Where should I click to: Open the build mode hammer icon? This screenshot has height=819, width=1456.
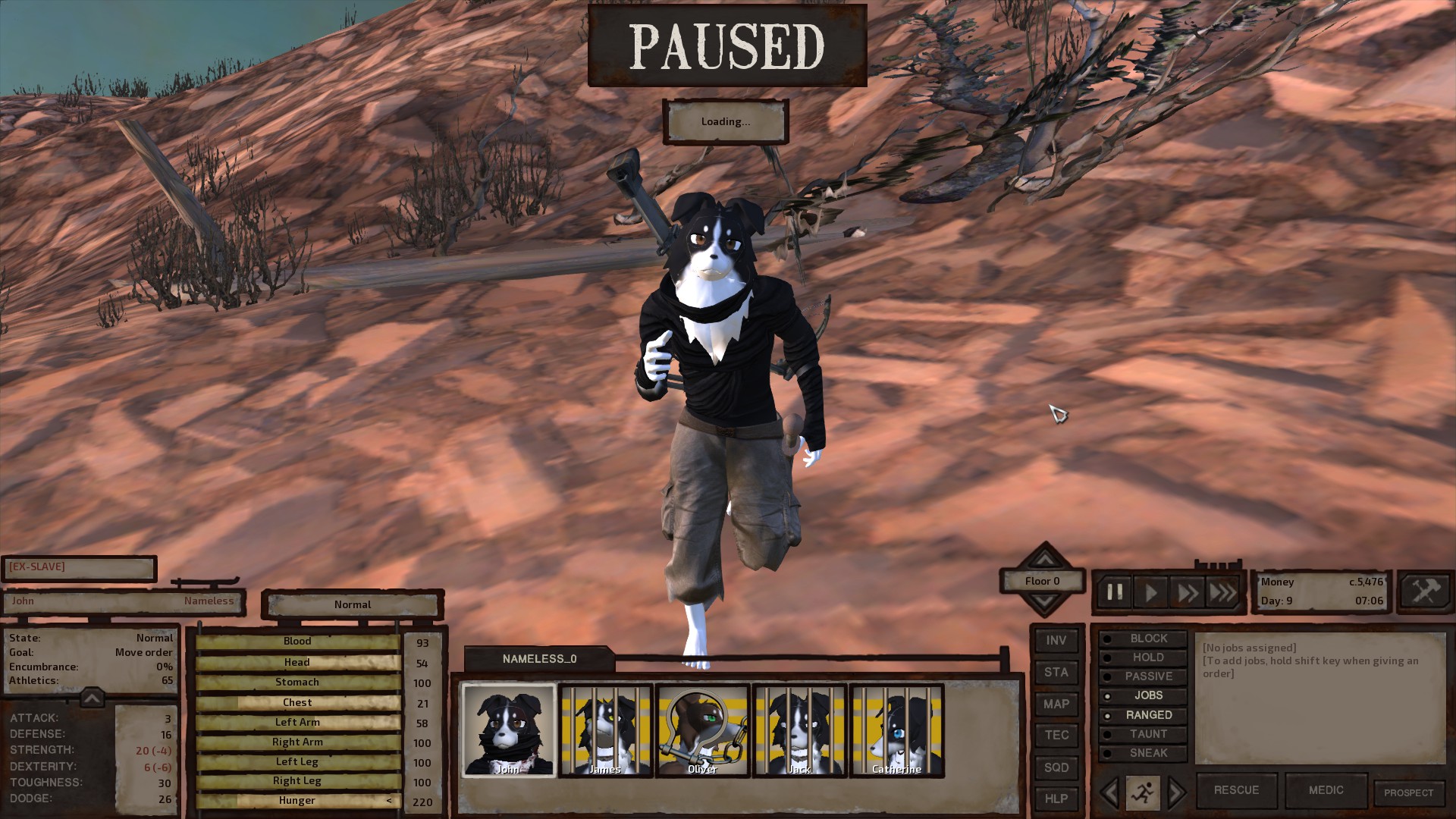1425,591
